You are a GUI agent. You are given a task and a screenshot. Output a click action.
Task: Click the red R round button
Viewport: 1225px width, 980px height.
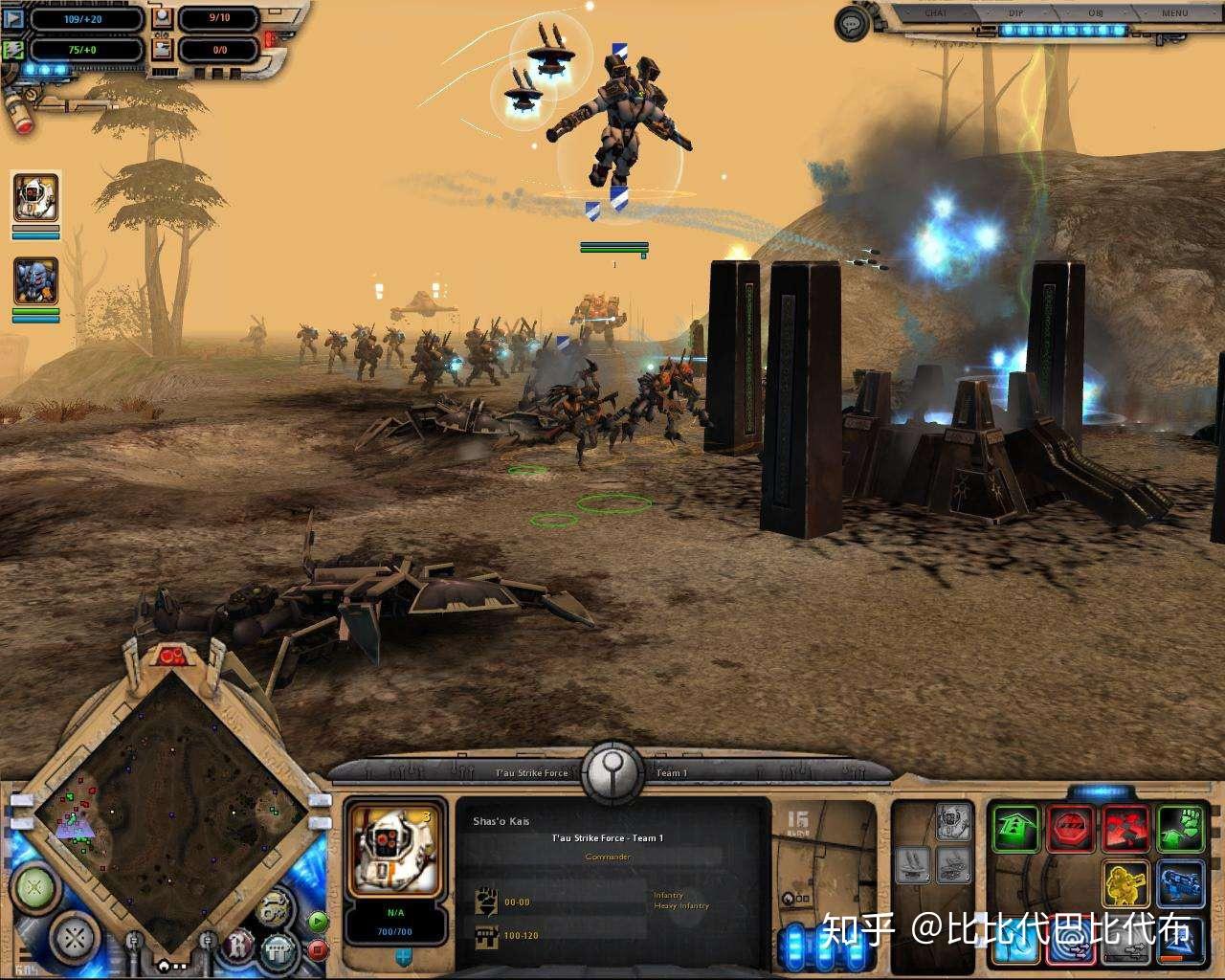click(236, 947)
